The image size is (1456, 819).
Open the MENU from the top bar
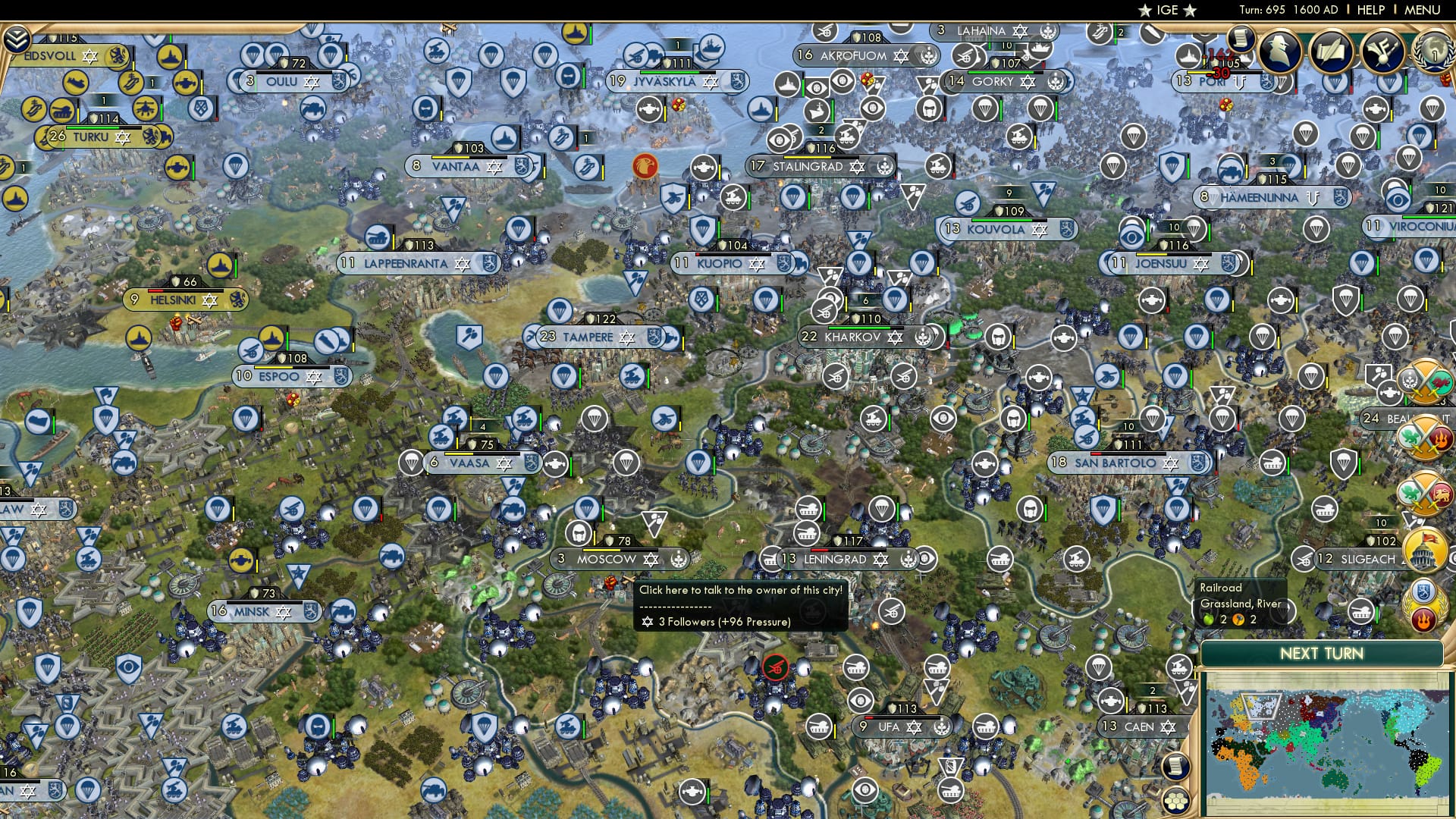tap(1422, 9)
